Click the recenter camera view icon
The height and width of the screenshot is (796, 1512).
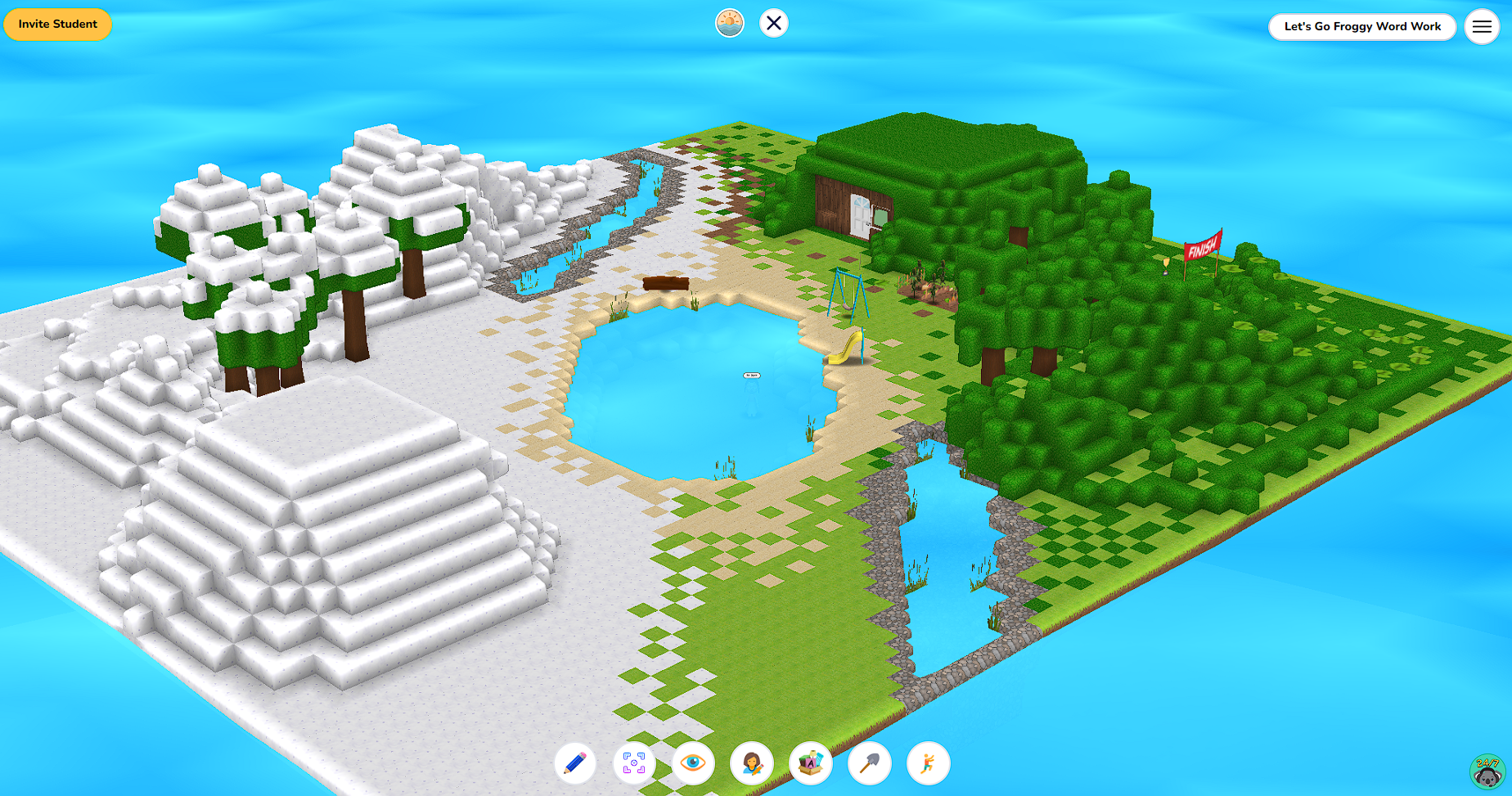634,762
